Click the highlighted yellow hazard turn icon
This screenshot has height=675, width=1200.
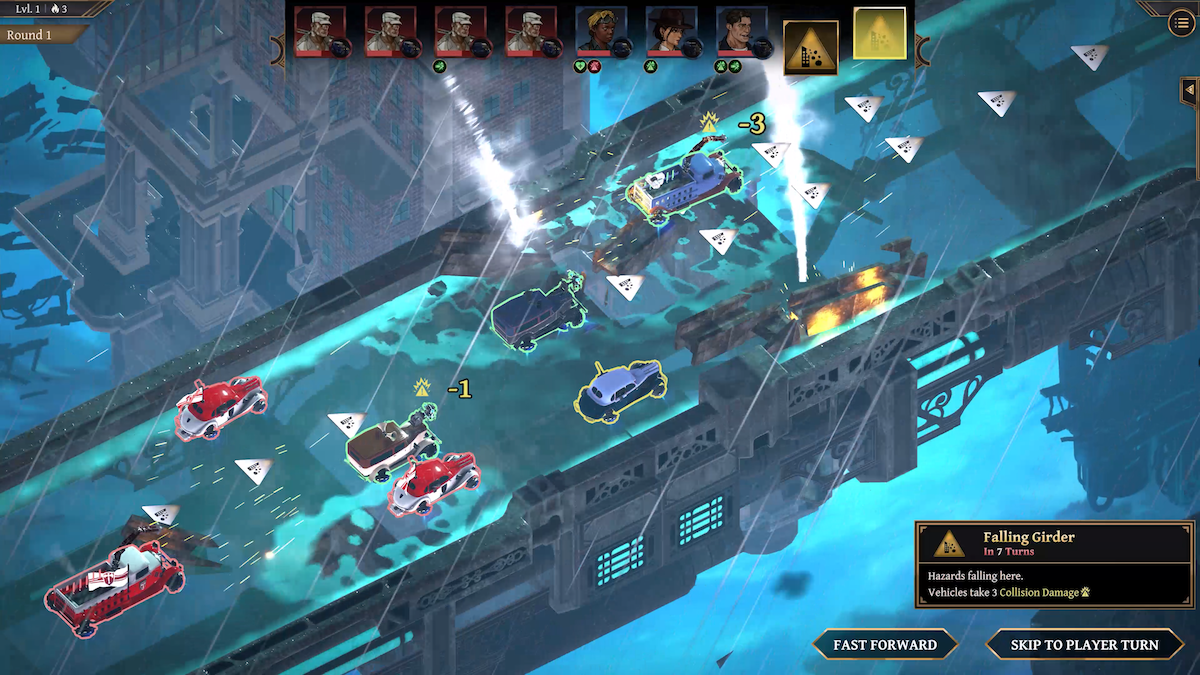coord(880,33)
